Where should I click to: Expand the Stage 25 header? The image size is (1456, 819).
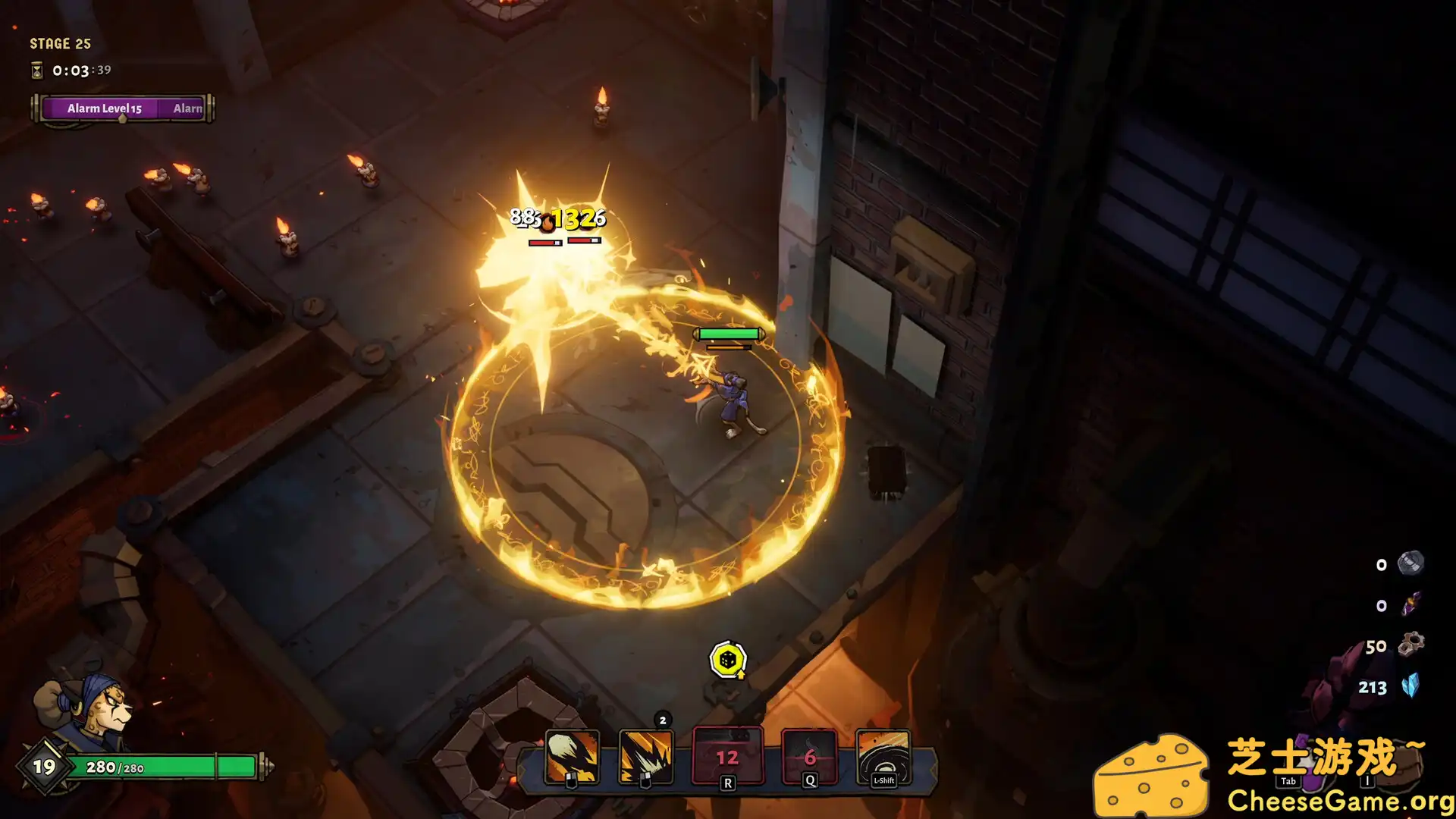coord(60,43)
